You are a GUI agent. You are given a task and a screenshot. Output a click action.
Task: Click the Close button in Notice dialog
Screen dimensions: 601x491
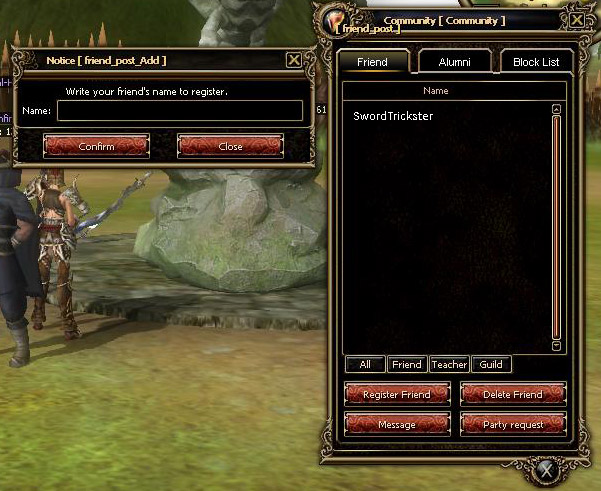tap(230, 146)
